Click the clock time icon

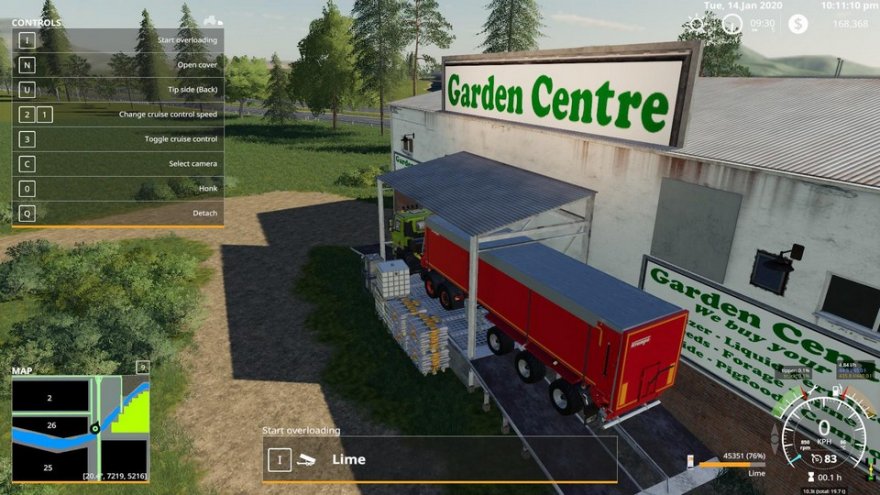tap(732, 24)
